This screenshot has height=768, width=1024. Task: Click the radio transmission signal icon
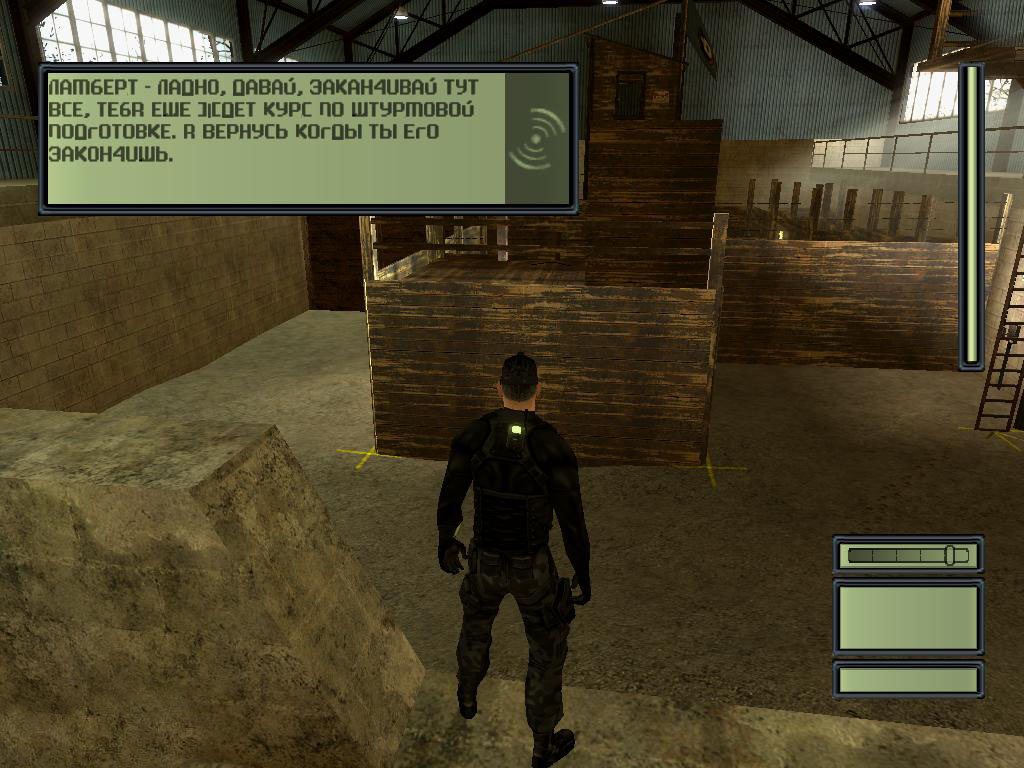pos(537,137)
